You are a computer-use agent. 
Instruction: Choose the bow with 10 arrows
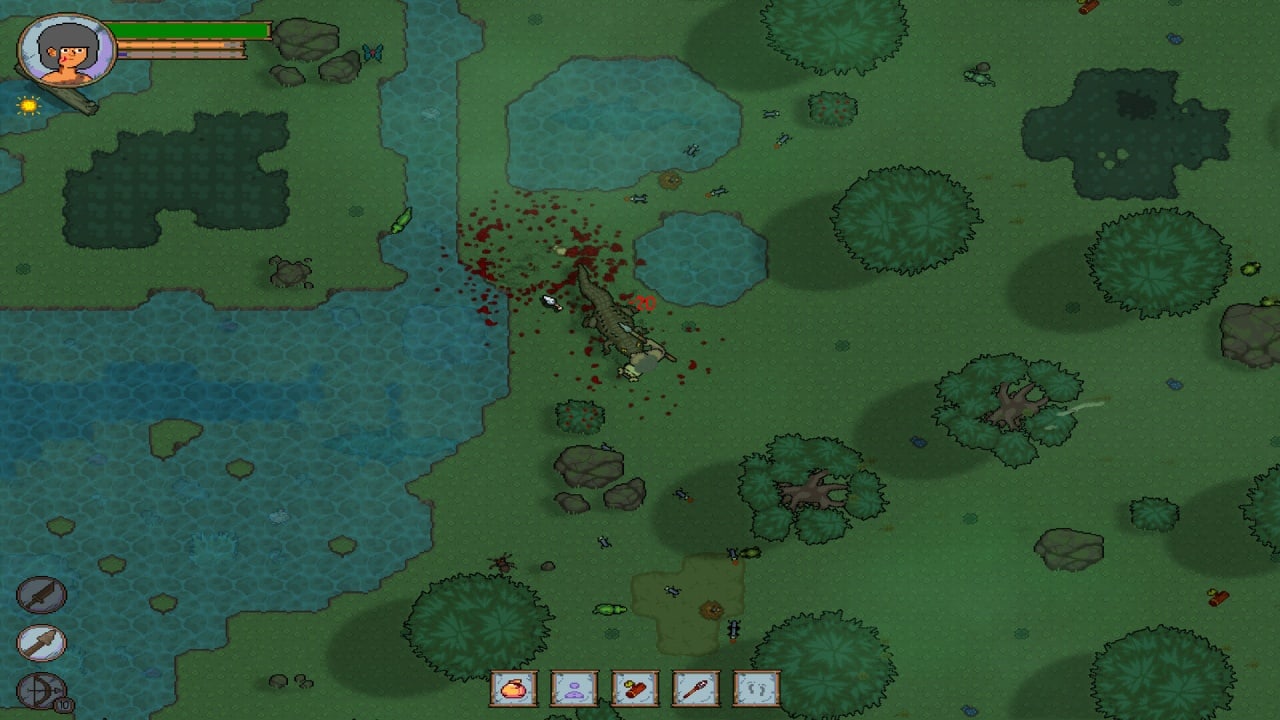[x=41, y=691]
